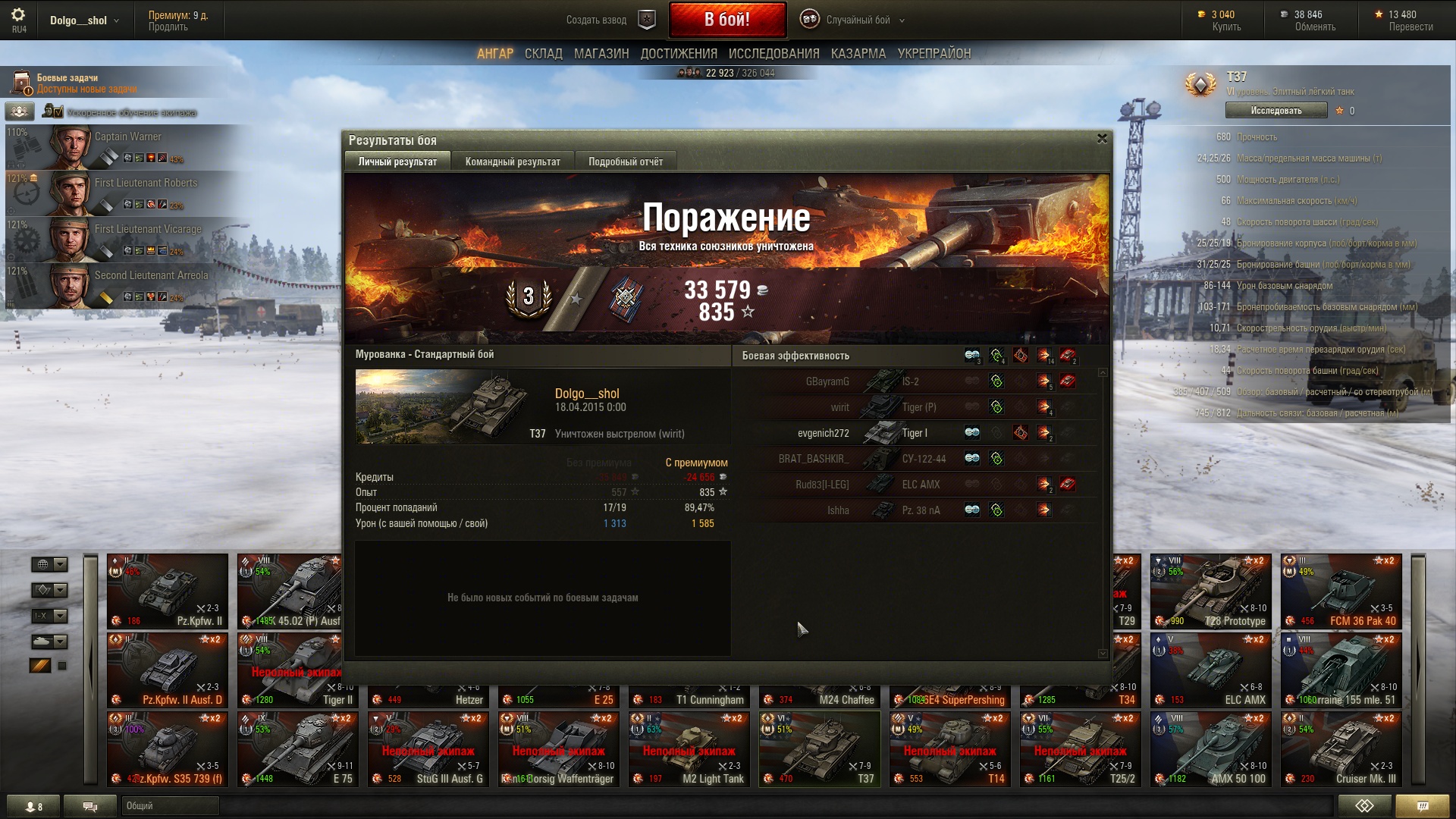Open Исследования tech tree

click(773, 54)
